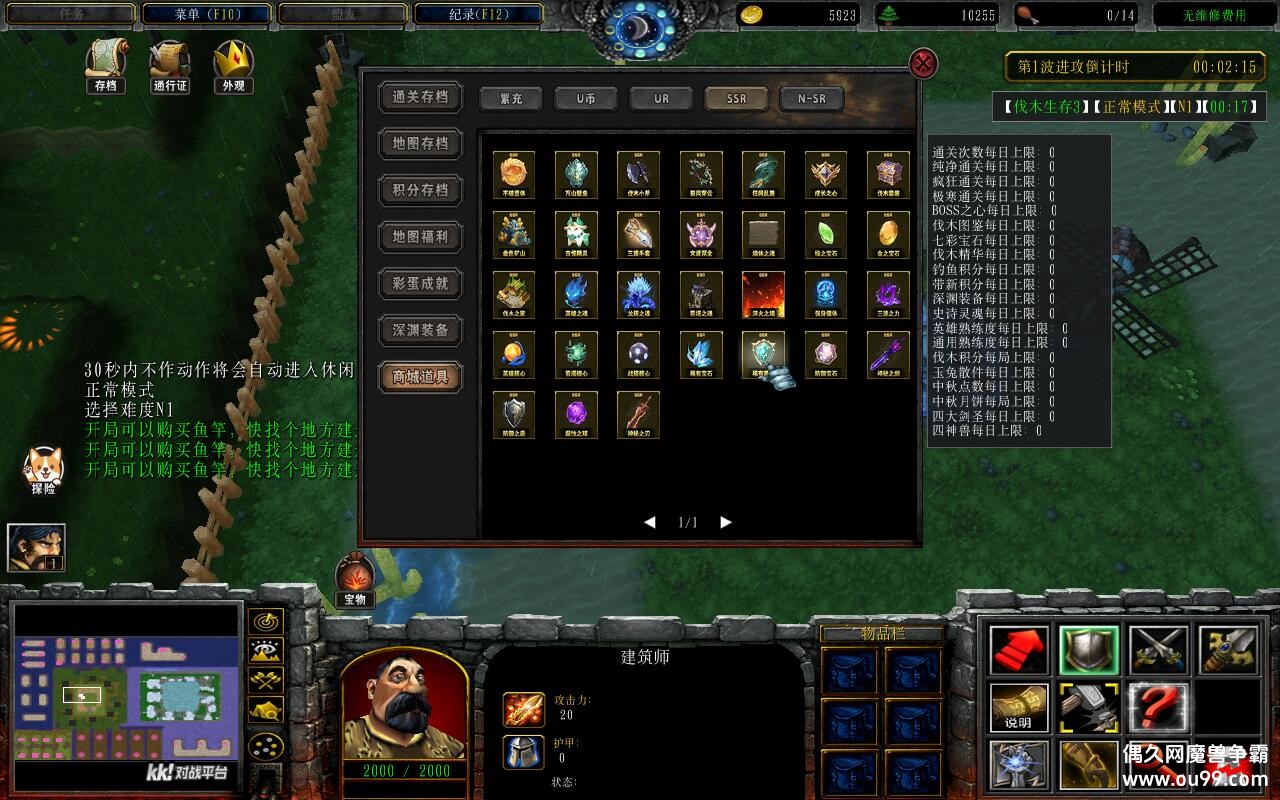Image resolution: width=1280 pixels, height=800 pixels.
Task: Select the N-SR item tab
Action: click(x=811, y=99)
